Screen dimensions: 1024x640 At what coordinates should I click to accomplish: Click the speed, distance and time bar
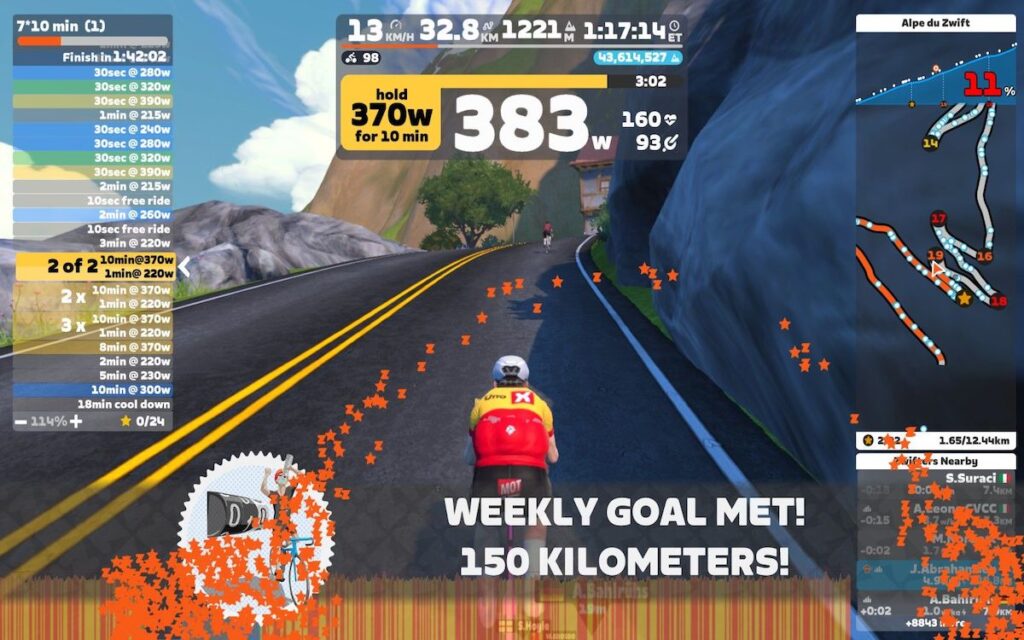point(512,30)
